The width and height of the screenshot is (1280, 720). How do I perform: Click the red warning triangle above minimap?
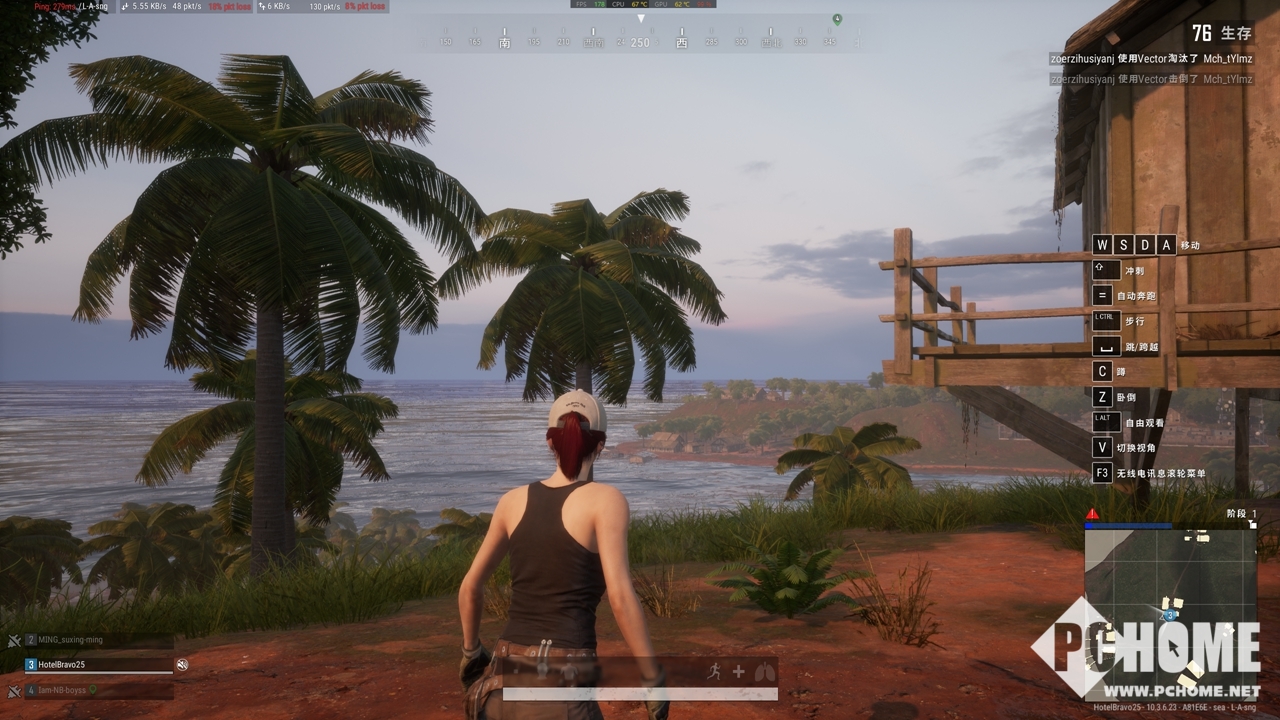(x=1093, y=514)
